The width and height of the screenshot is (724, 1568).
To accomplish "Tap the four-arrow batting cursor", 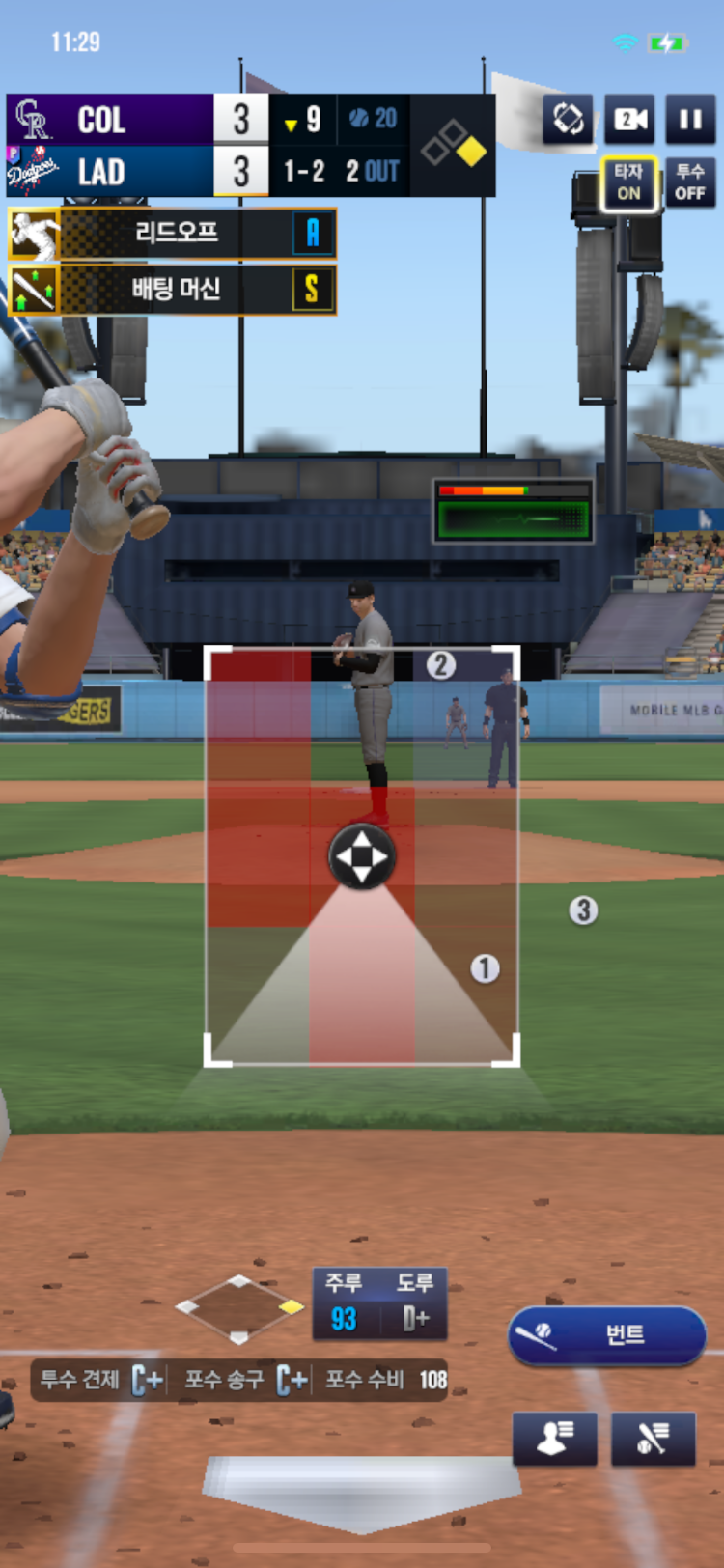I will (x=362, y=856).
